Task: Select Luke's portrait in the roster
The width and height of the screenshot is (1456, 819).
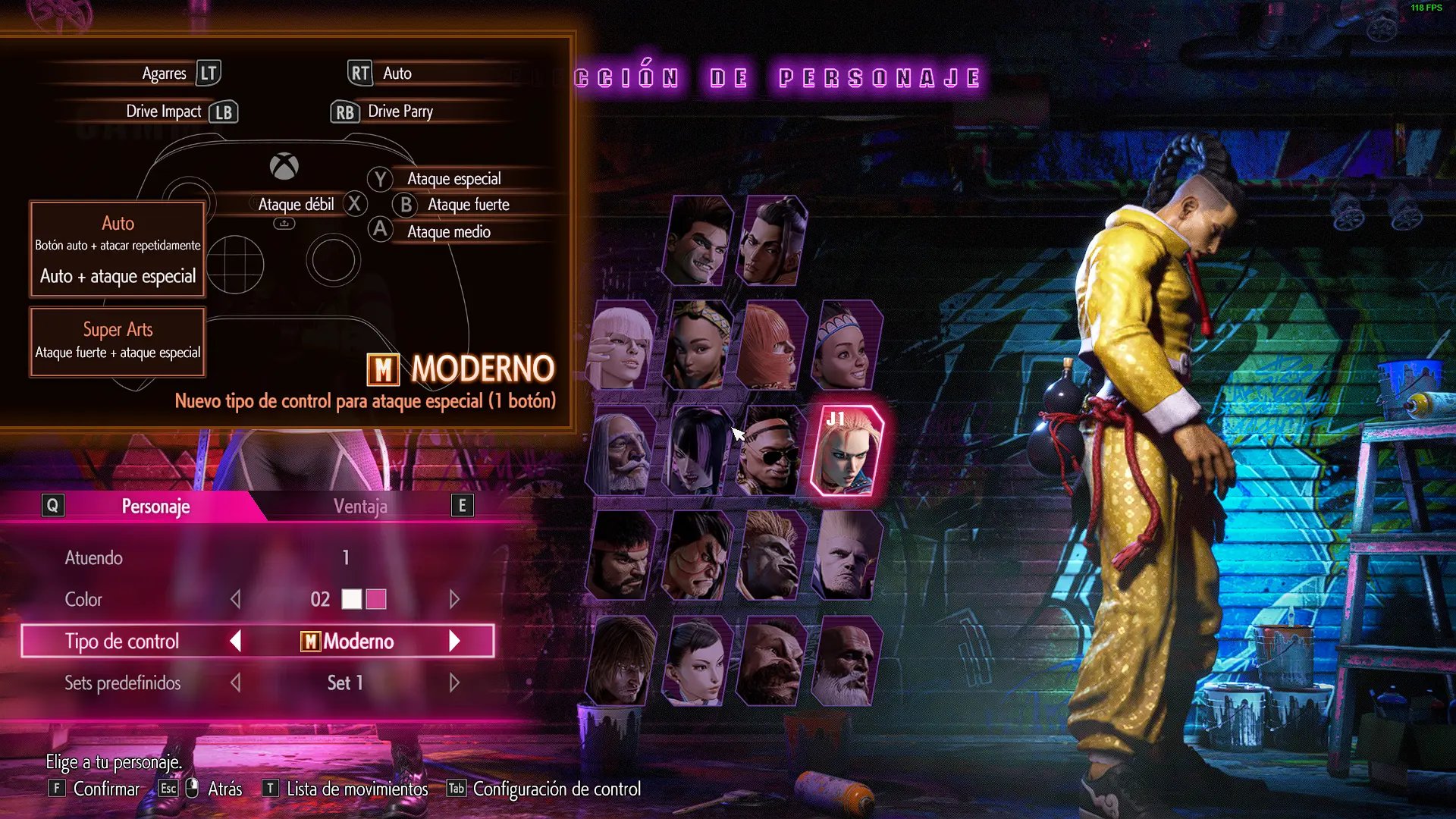Action: click(698, 241)
